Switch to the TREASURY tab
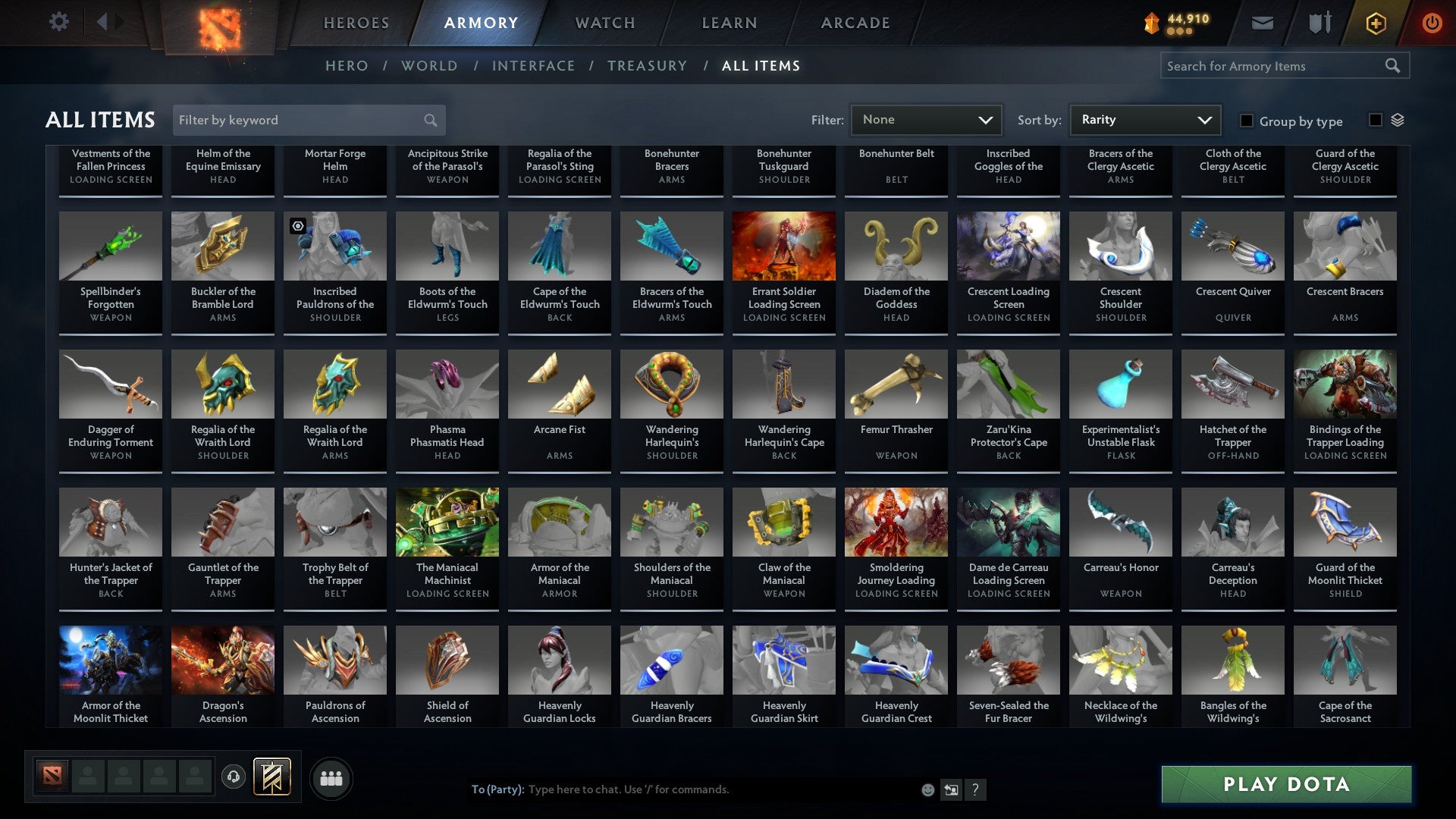Screen dimensions: 1456x819 [x=648, y=66]
